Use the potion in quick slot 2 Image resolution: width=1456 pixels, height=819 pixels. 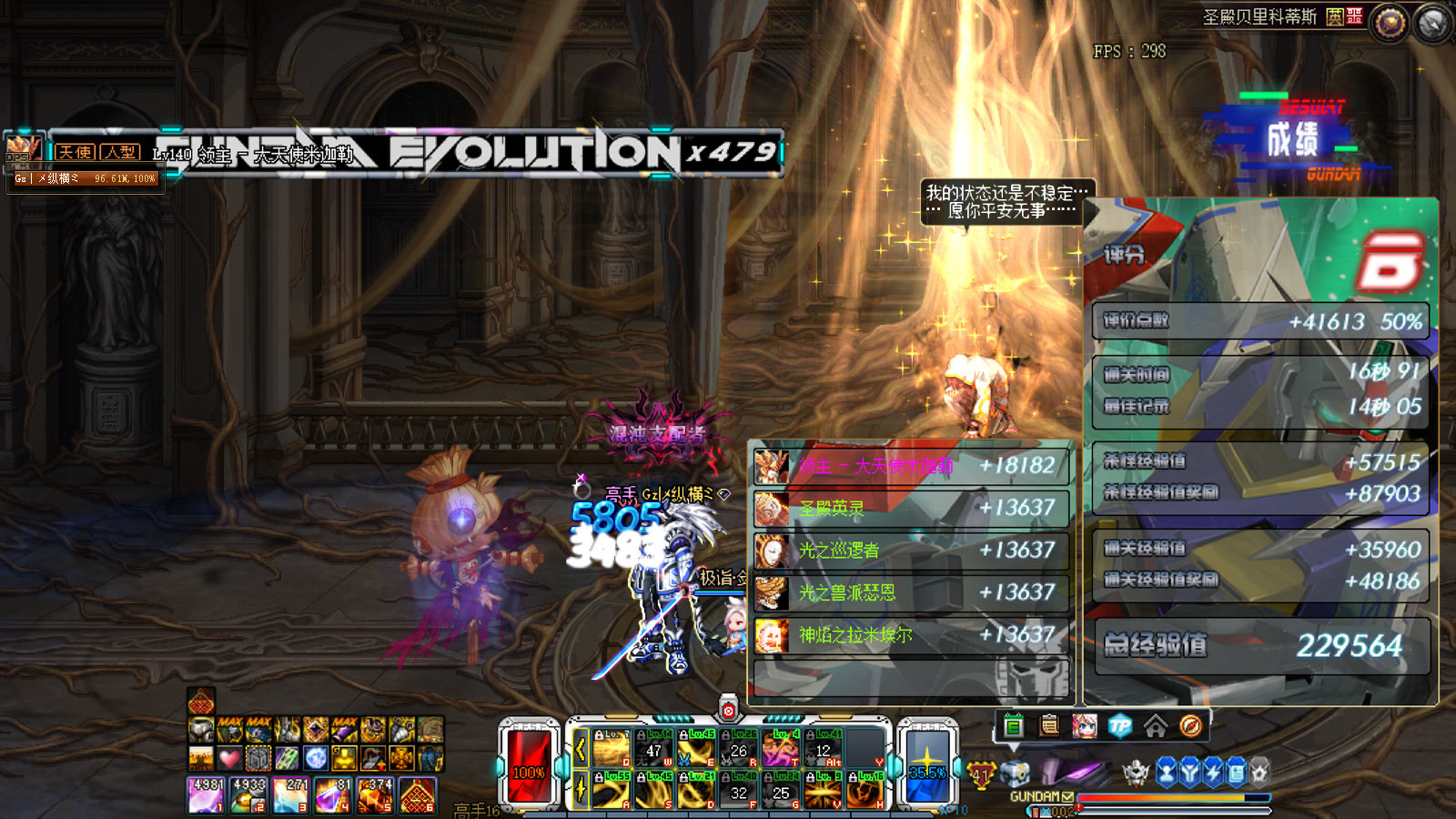pyautogui.click(x=248, y=795)
